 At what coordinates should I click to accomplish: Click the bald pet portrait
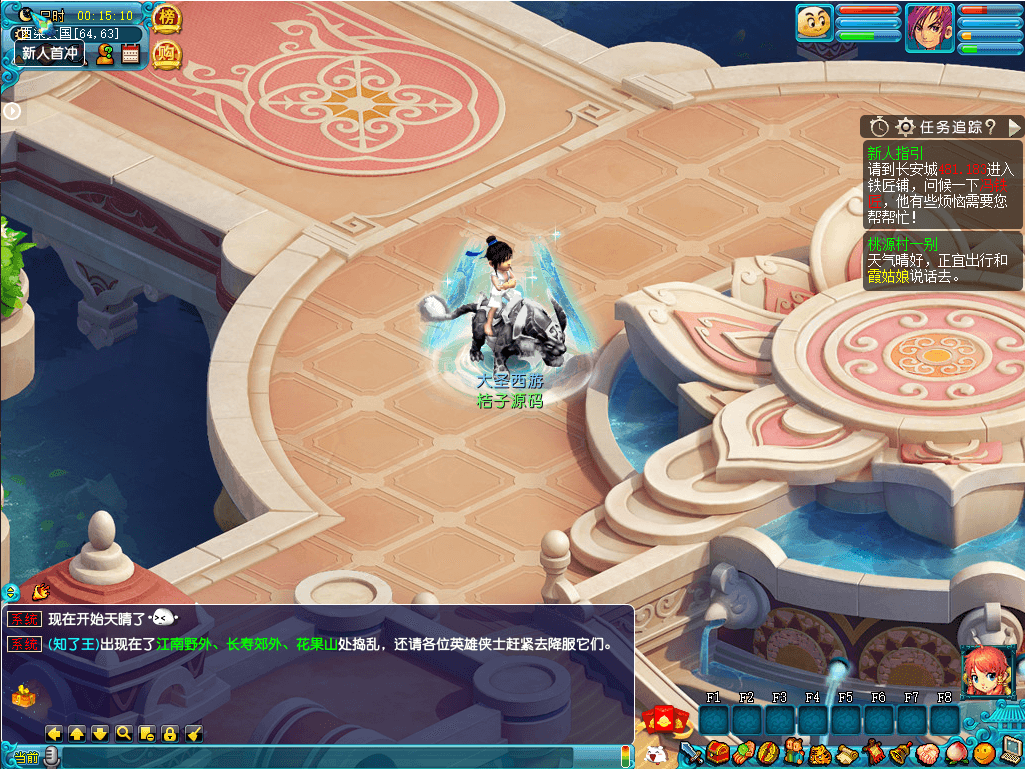pyautogui.click(x=814, y=23)
